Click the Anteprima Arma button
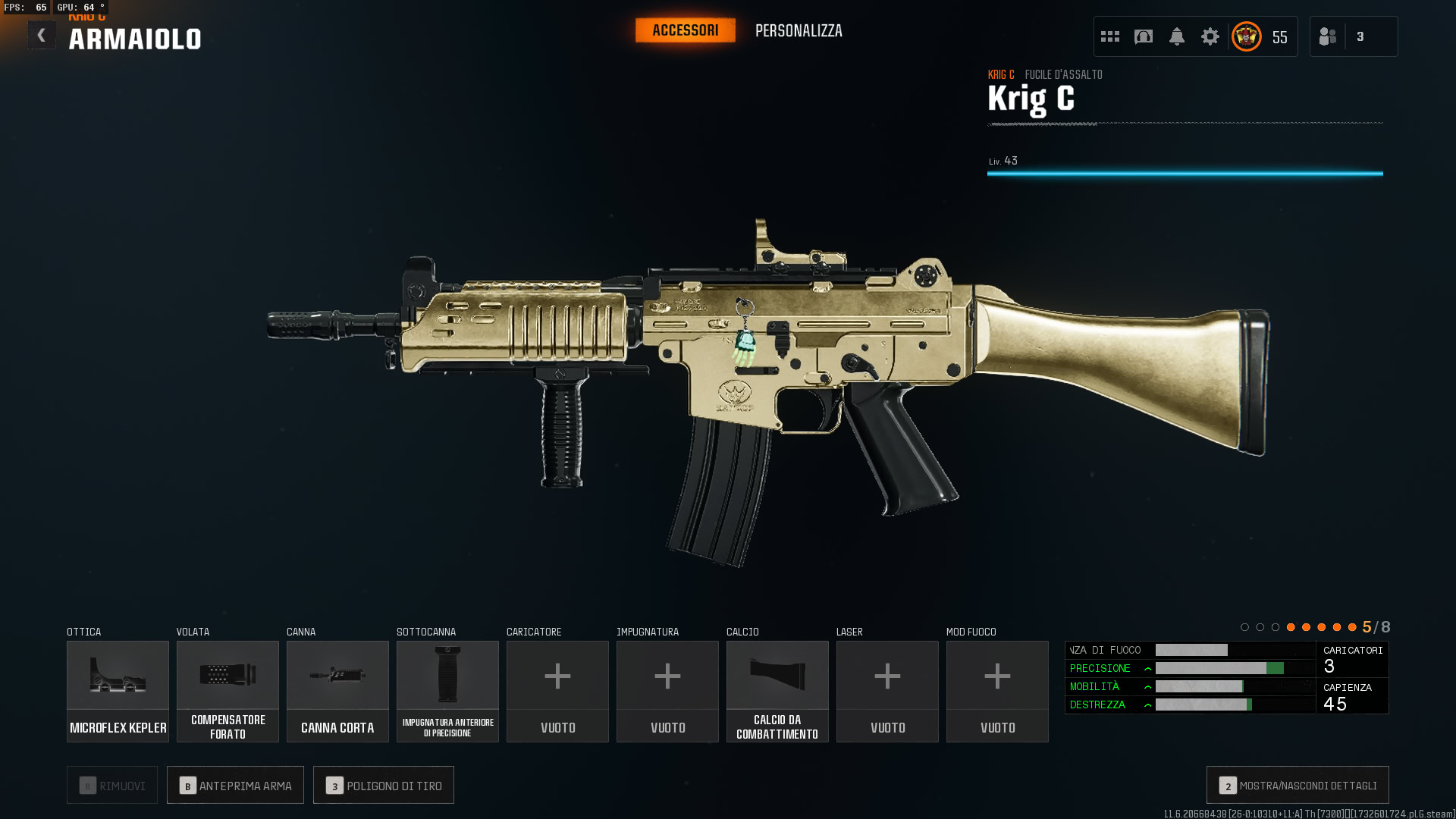The width and height of the screenshot is (1456, 819). tap(235, 786)
